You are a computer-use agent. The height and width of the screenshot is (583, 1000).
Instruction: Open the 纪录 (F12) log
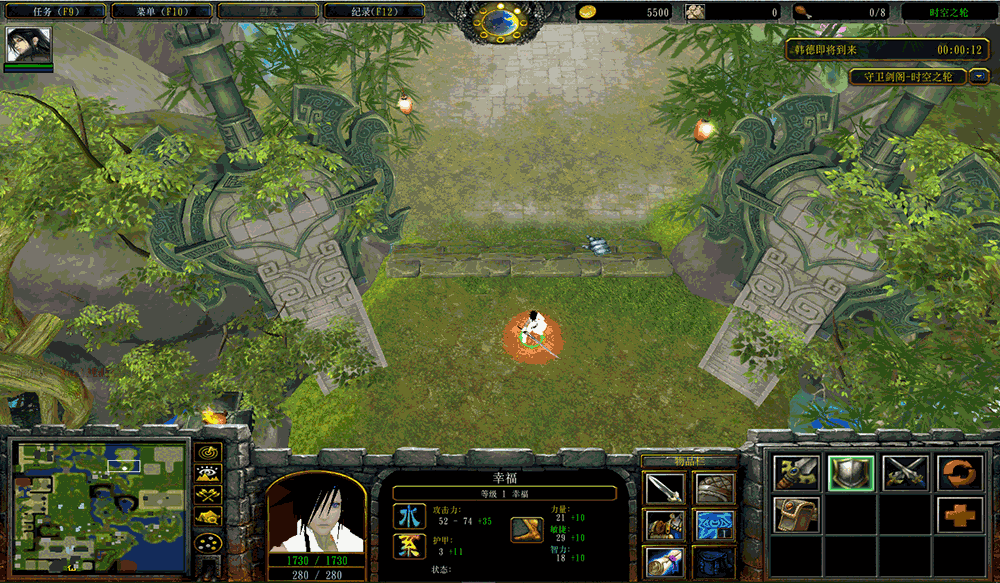click(373, 12)
